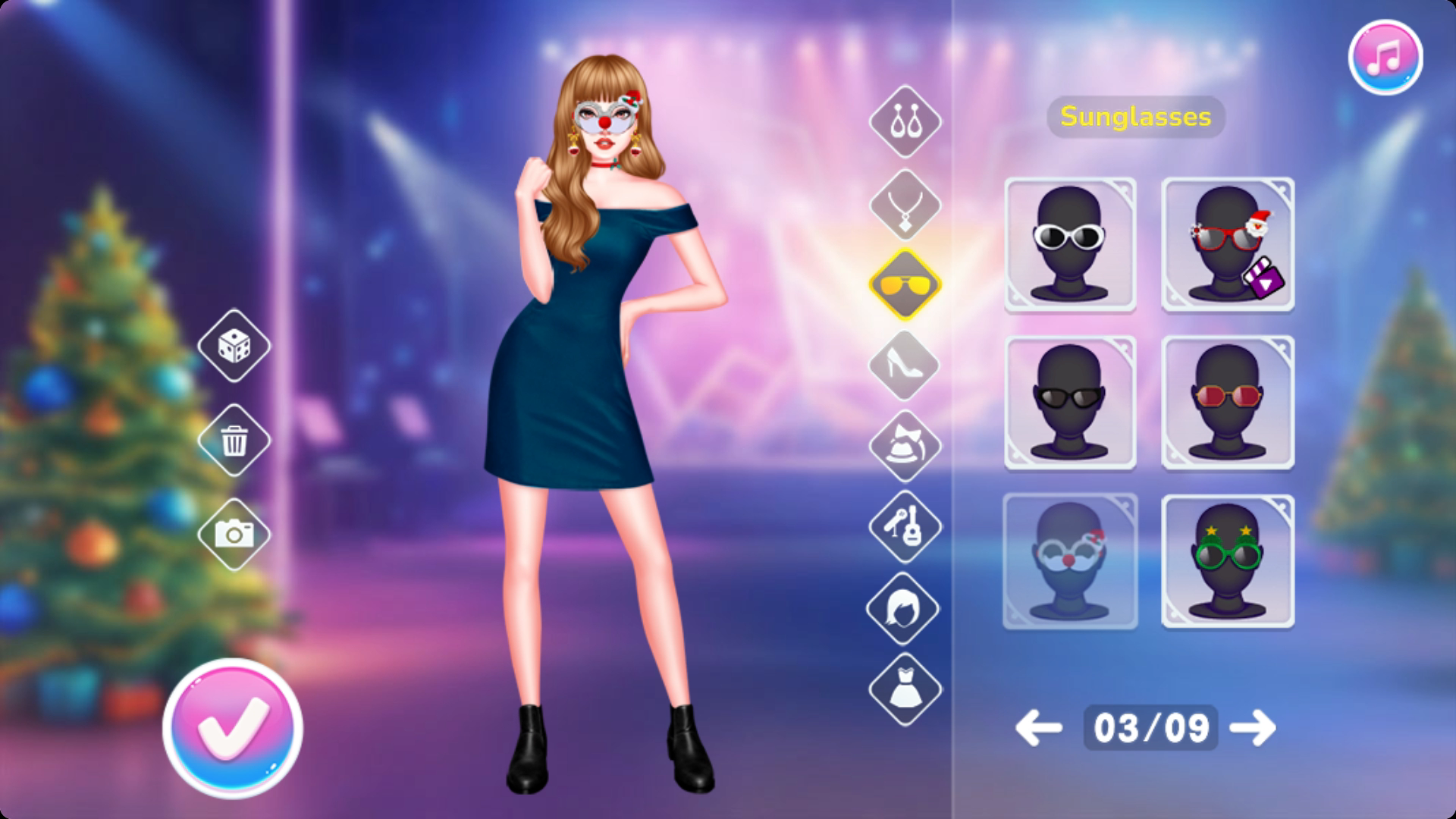
Task: Randomize the outfit with the dice button
Action: pyautogui.click(x=234, y=346)
